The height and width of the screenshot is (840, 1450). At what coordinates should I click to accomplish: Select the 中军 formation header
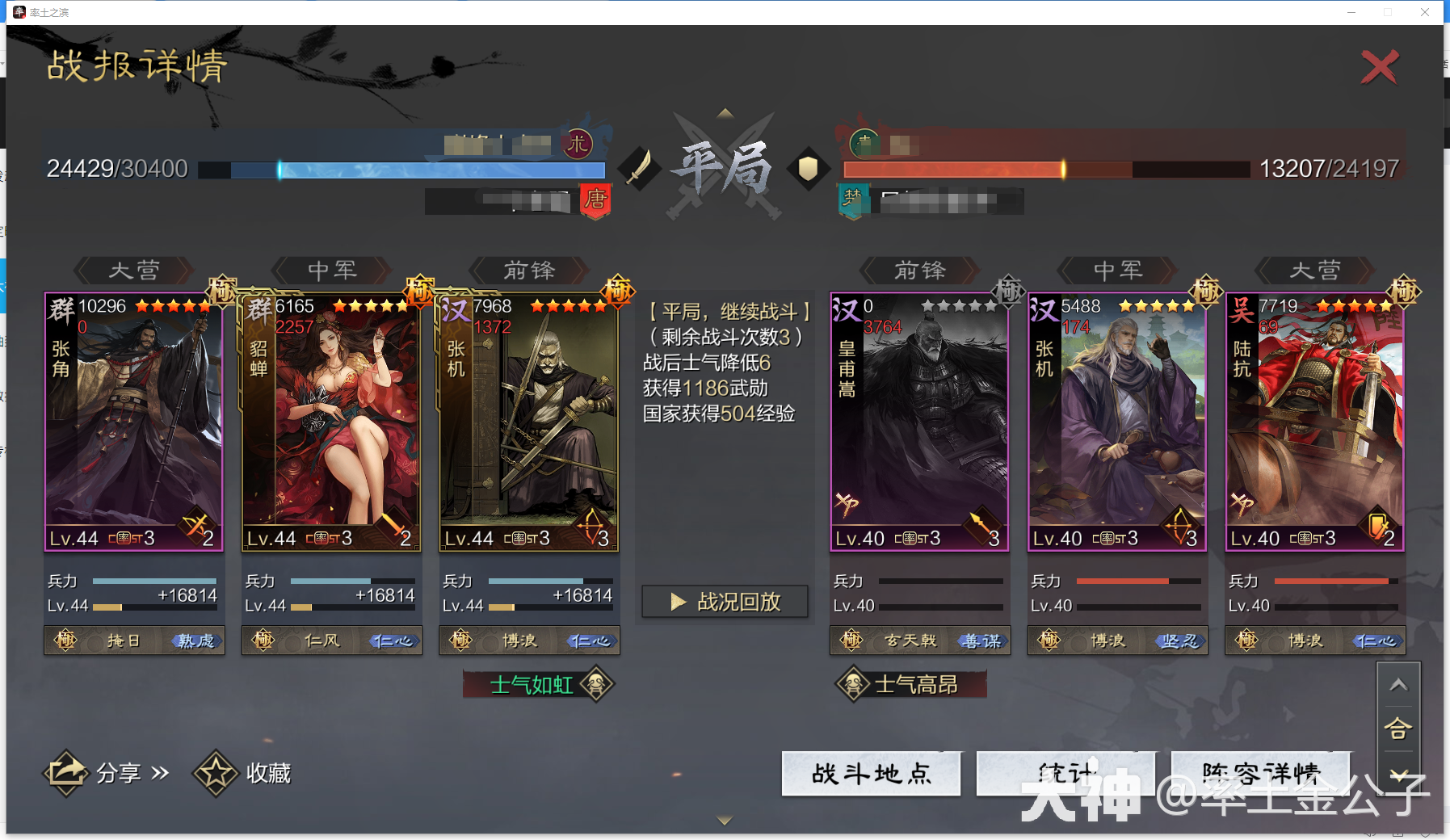(331, 271)
